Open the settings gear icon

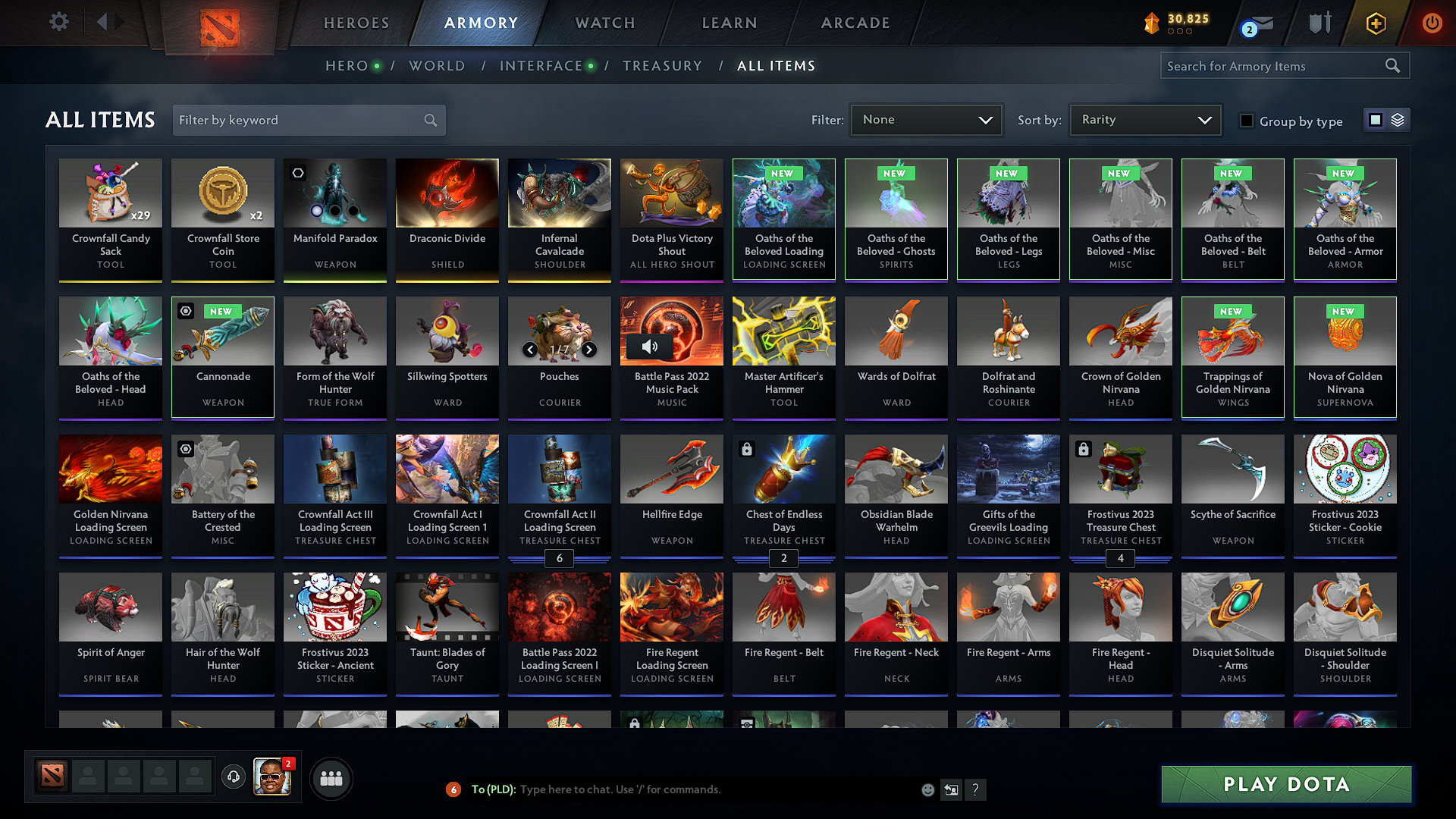(x=58, y=22)
